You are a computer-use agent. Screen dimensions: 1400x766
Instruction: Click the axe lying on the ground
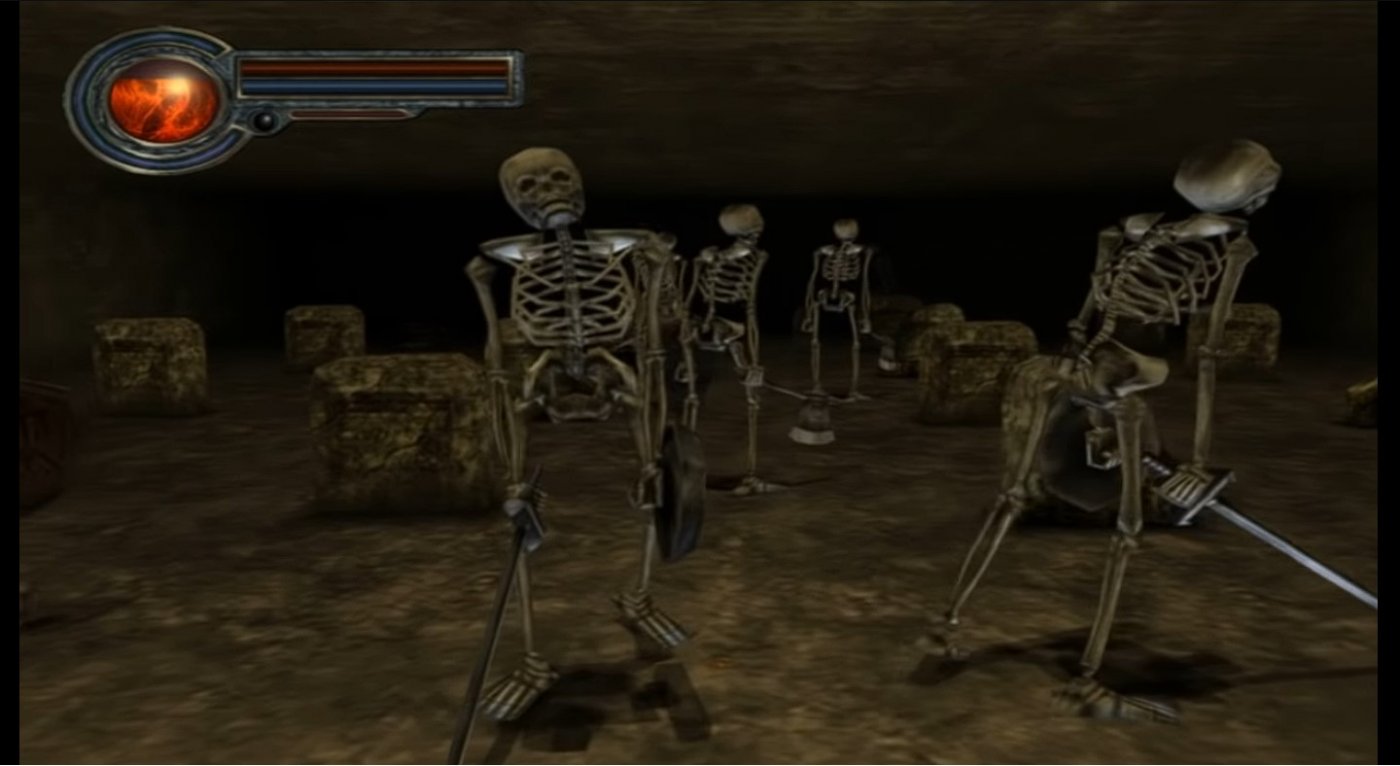pos(810,420)
